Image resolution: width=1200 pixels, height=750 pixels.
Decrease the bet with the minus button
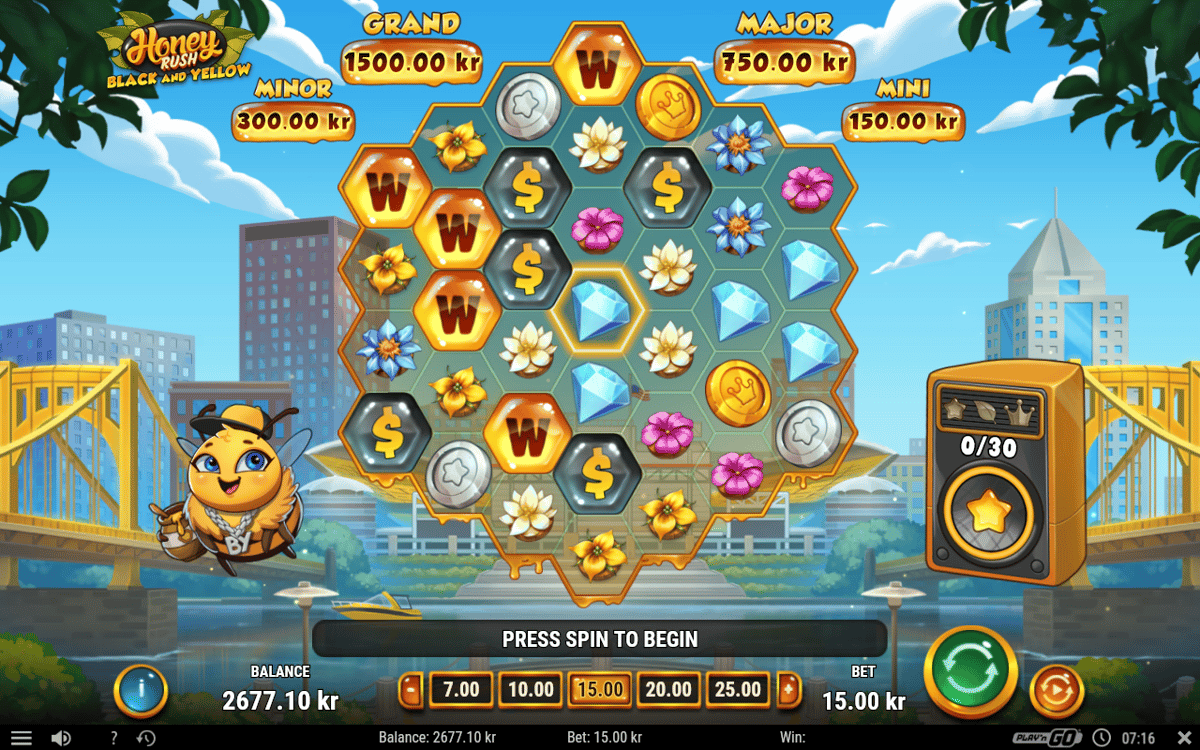[x=411, y=689]
